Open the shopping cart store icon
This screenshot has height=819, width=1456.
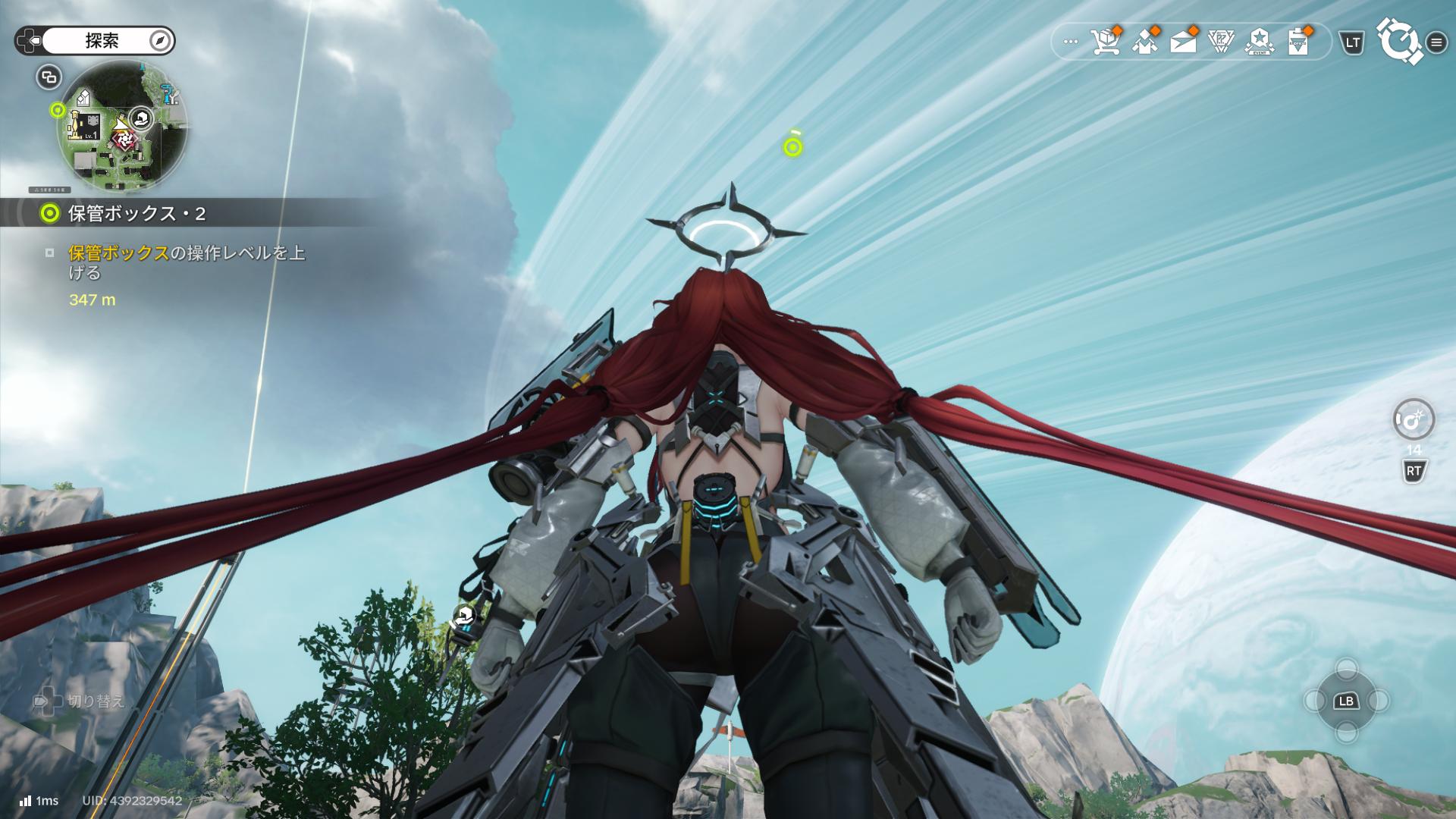[1107, 42]
